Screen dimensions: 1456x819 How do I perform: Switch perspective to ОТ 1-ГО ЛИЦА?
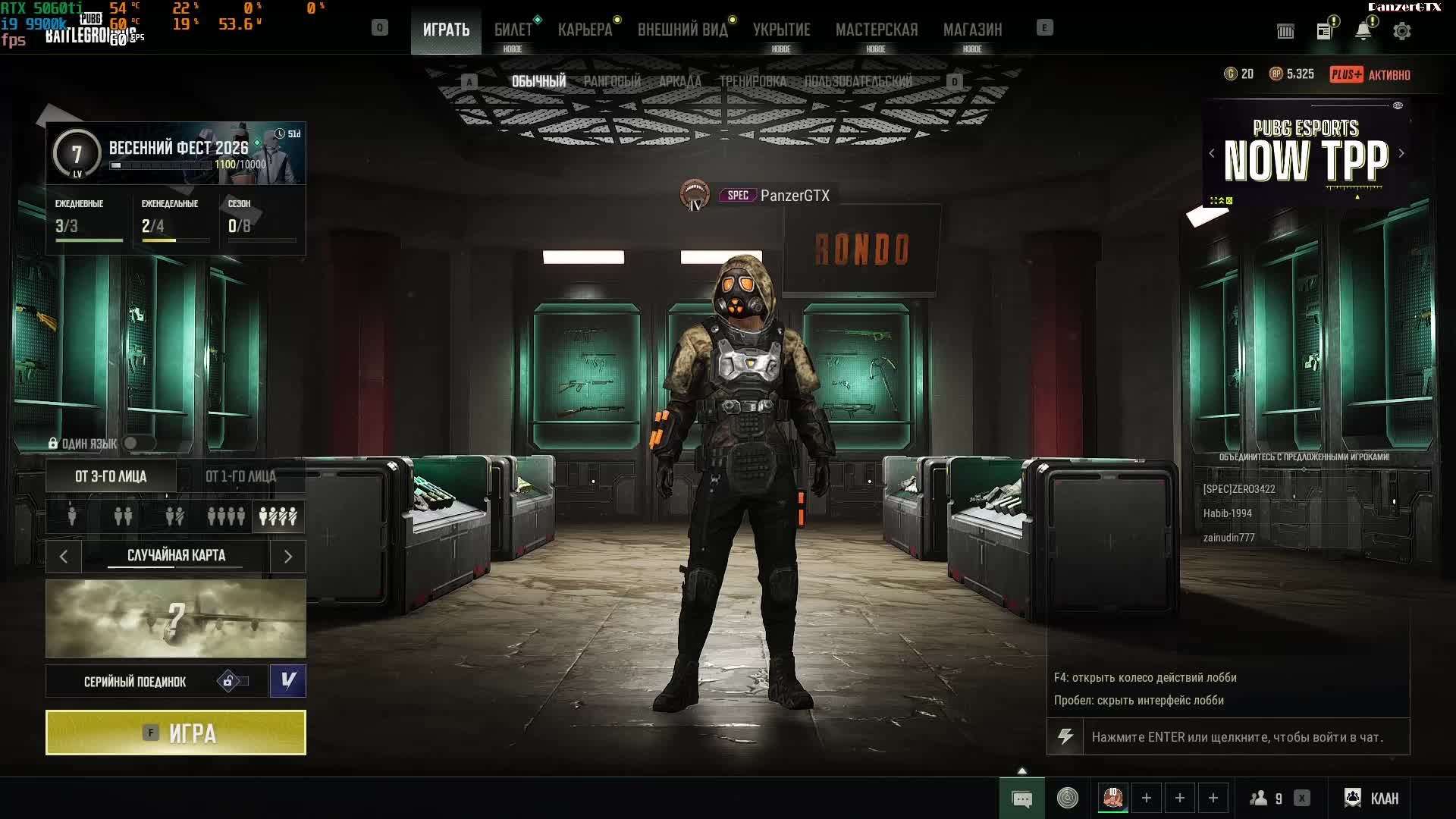(240, 476)
